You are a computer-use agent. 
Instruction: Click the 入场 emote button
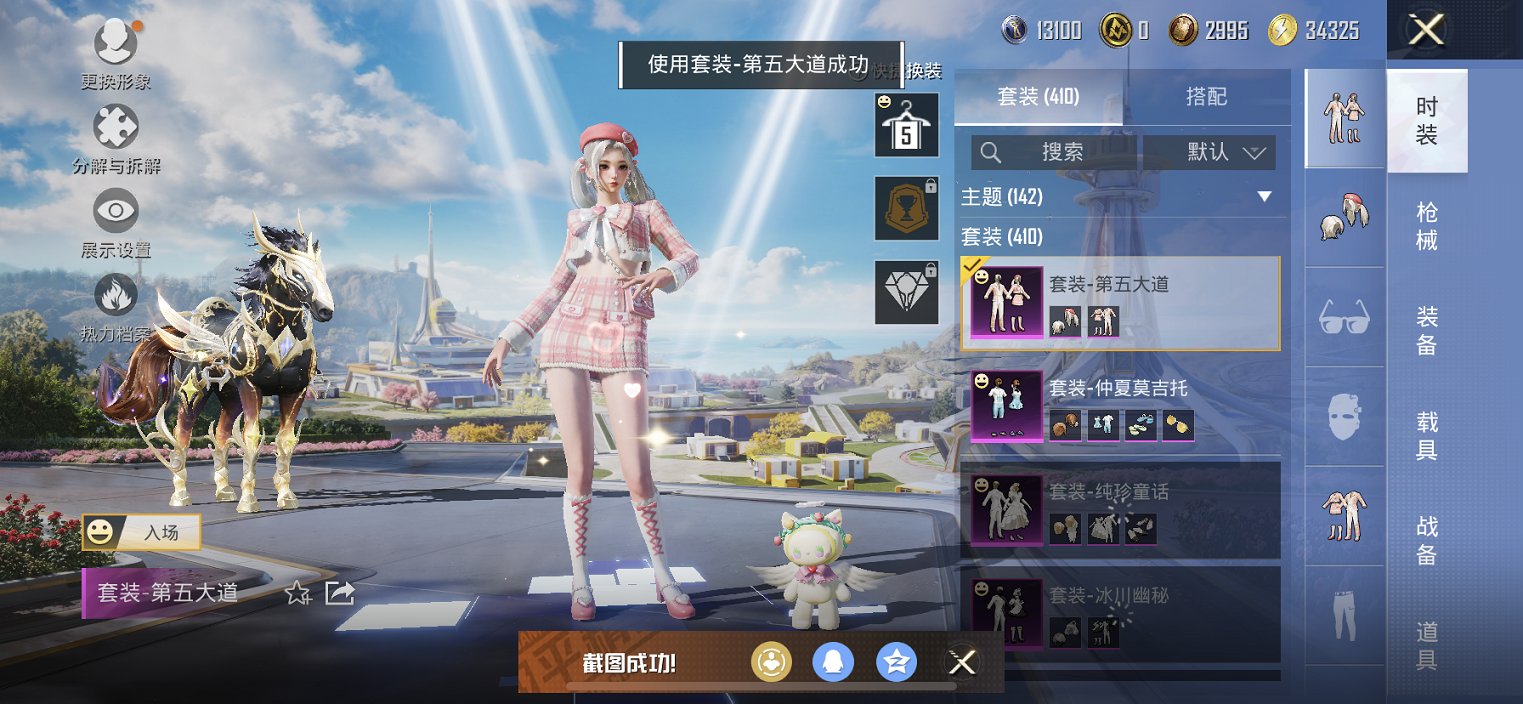click(141, 532)
